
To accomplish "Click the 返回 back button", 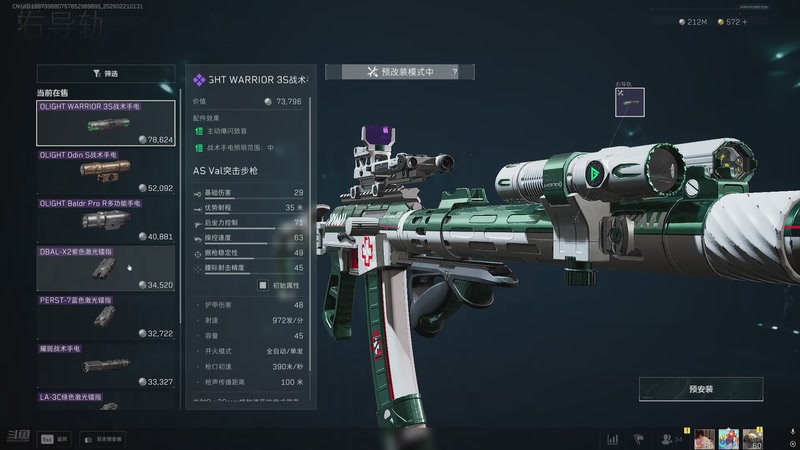I will click(x=55, y=438).
